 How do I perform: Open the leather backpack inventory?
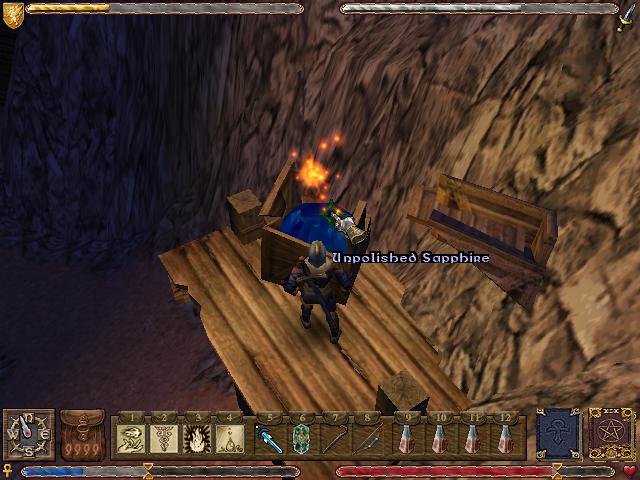[x=80, y=434]
